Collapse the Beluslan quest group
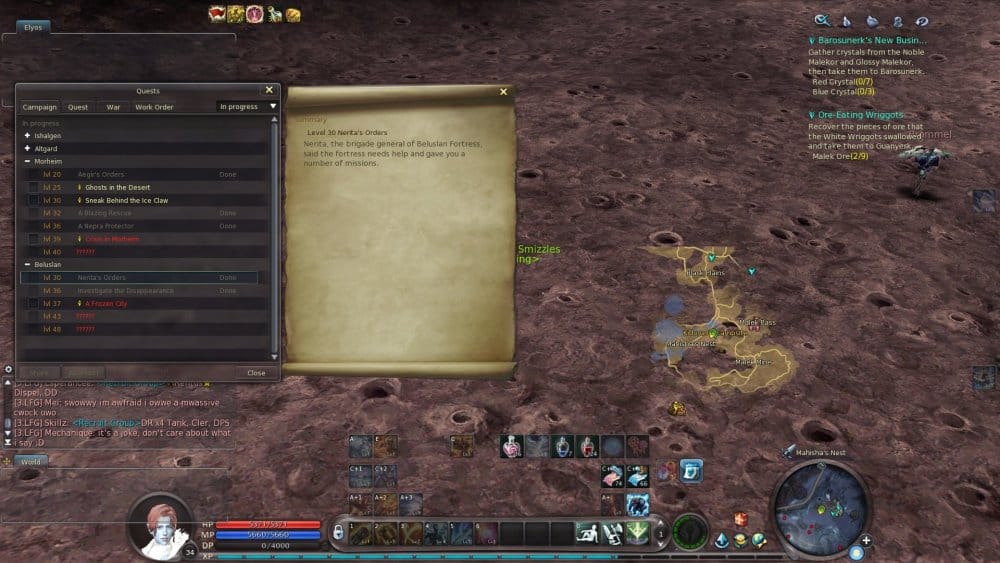Viewport: 1000px width, 563px height. [27, 265]
